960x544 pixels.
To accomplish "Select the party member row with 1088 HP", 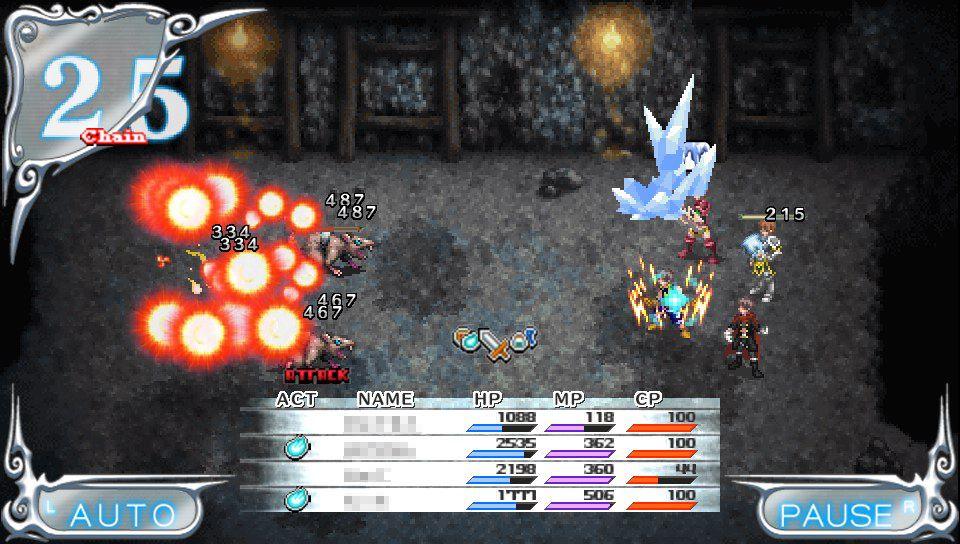I will (480, 422).
